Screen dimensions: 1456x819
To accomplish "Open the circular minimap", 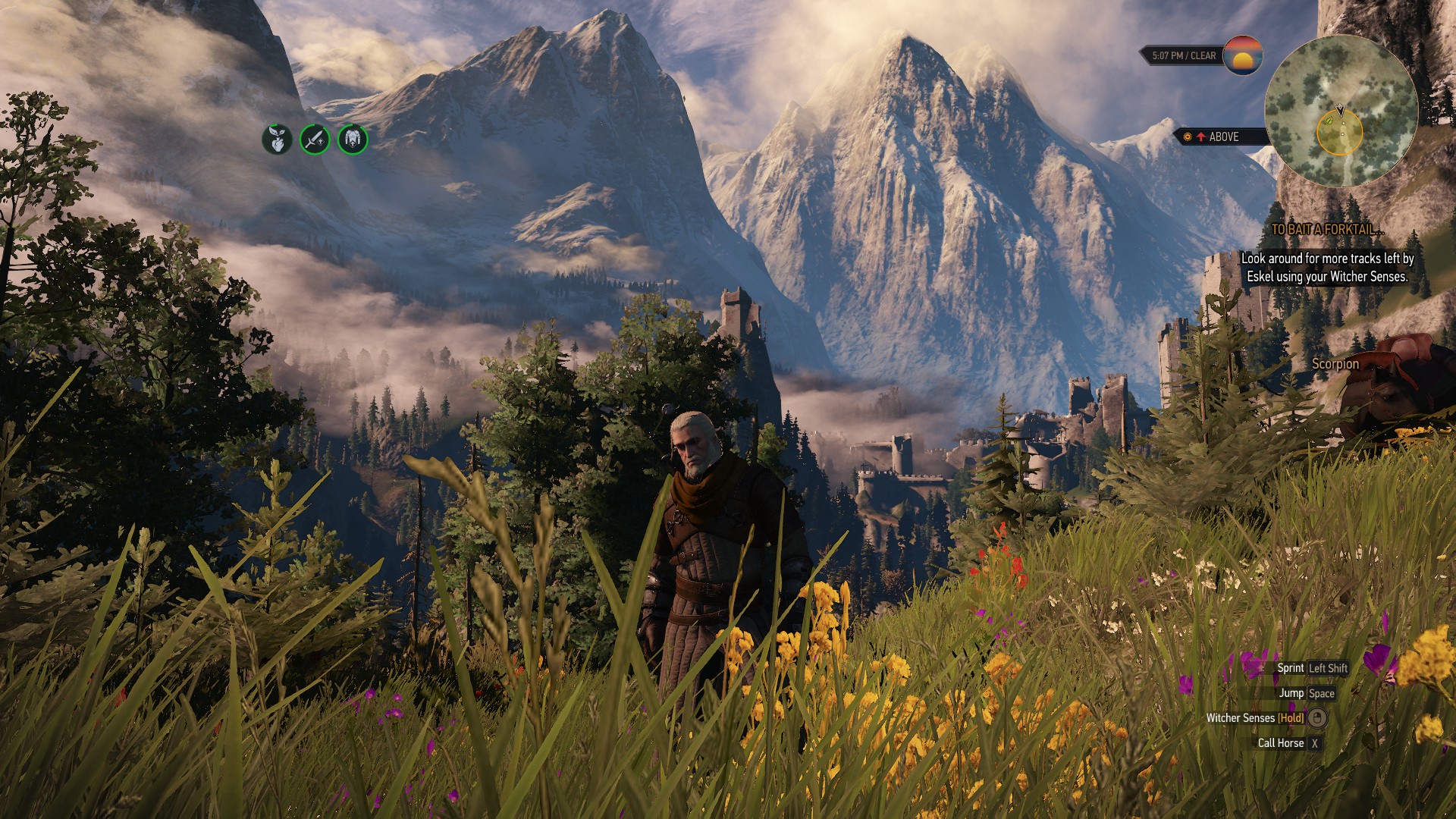I will [1341, 111].
